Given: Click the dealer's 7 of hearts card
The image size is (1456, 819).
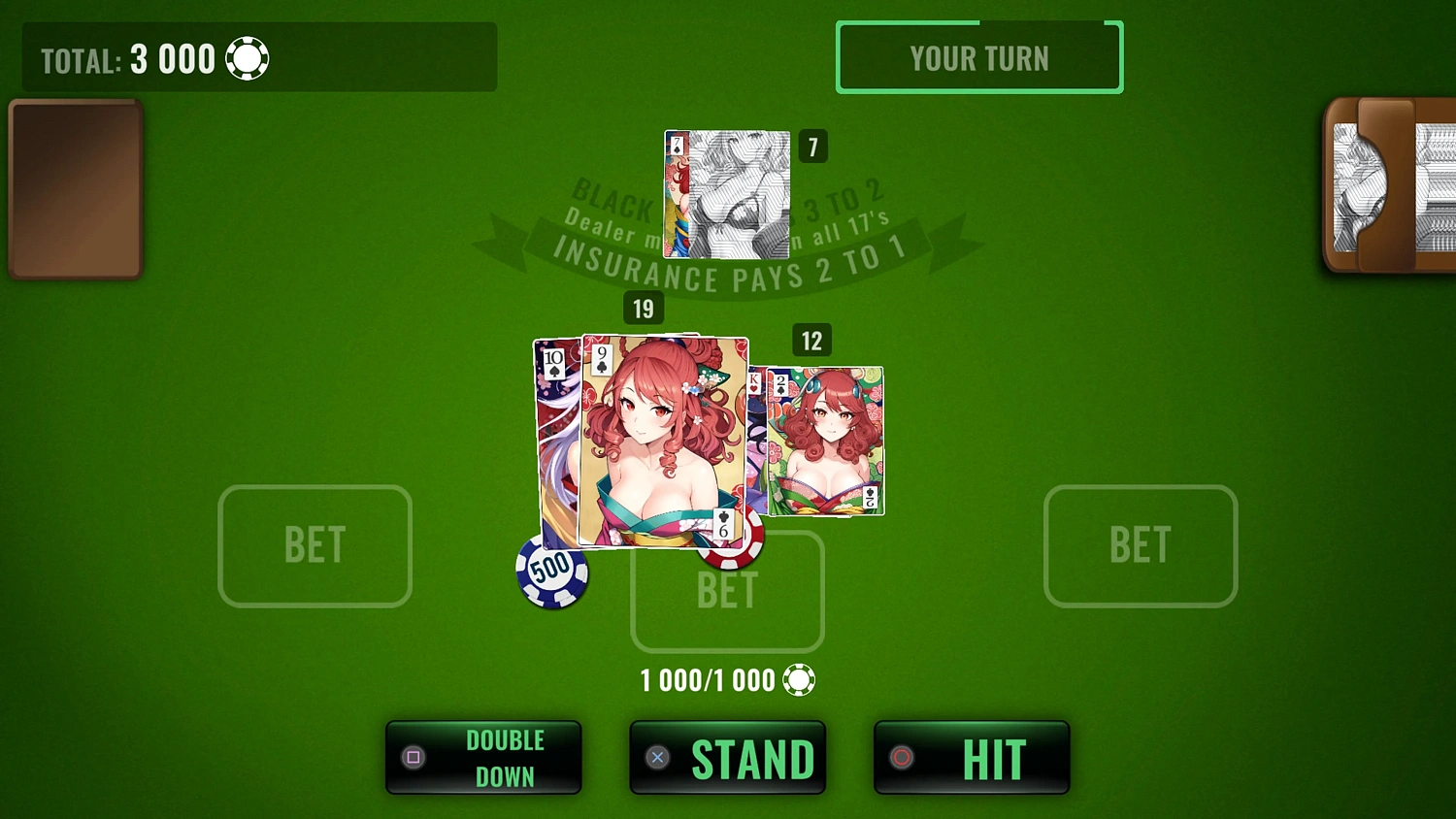Looking at the screenshot, I should click(x=726, y=194).
